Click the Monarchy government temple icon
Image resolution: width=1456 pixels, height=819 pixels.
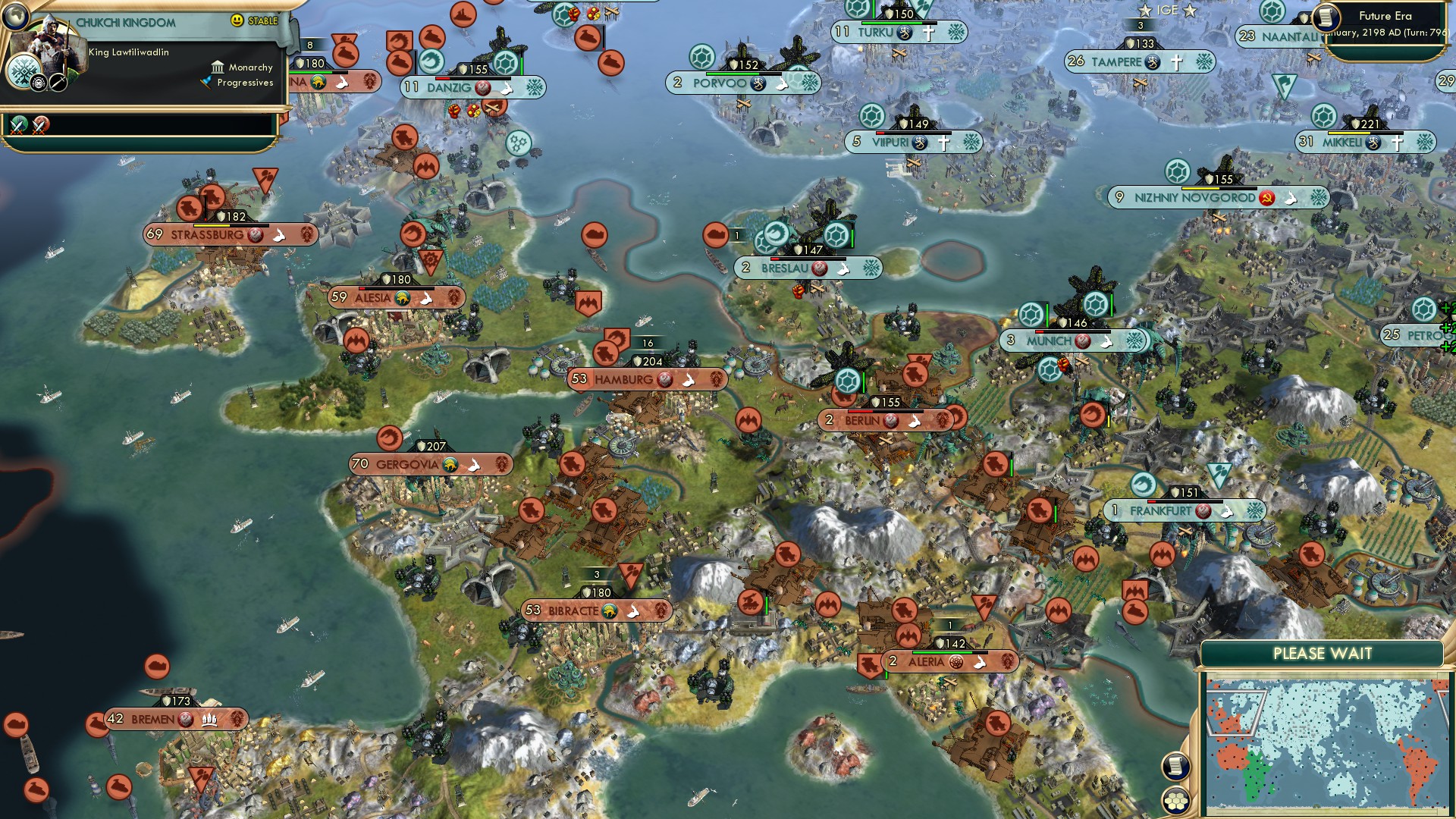pos(218,68)
